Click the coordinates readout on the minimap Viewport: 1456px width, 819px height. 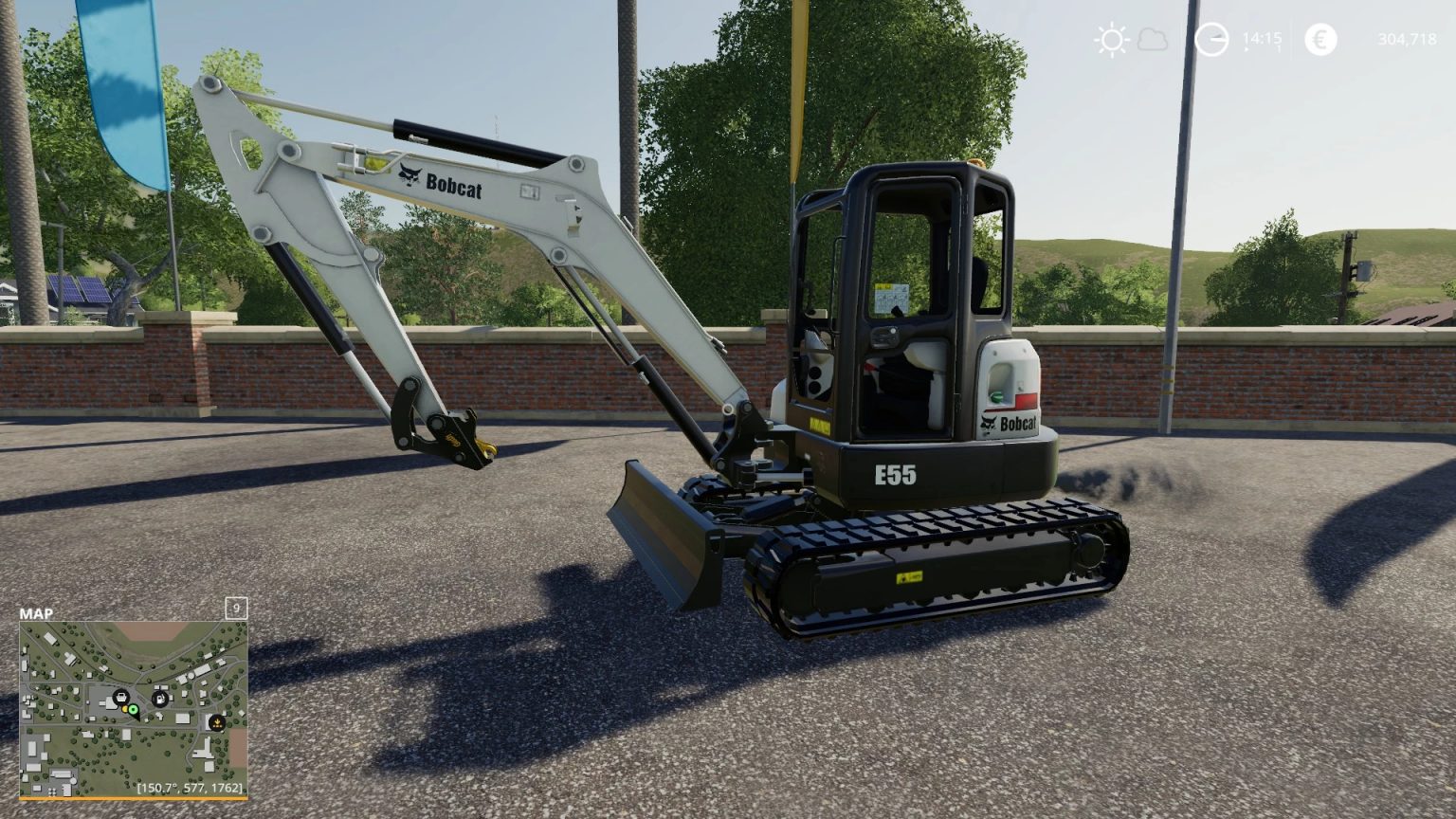pos(190,788)
